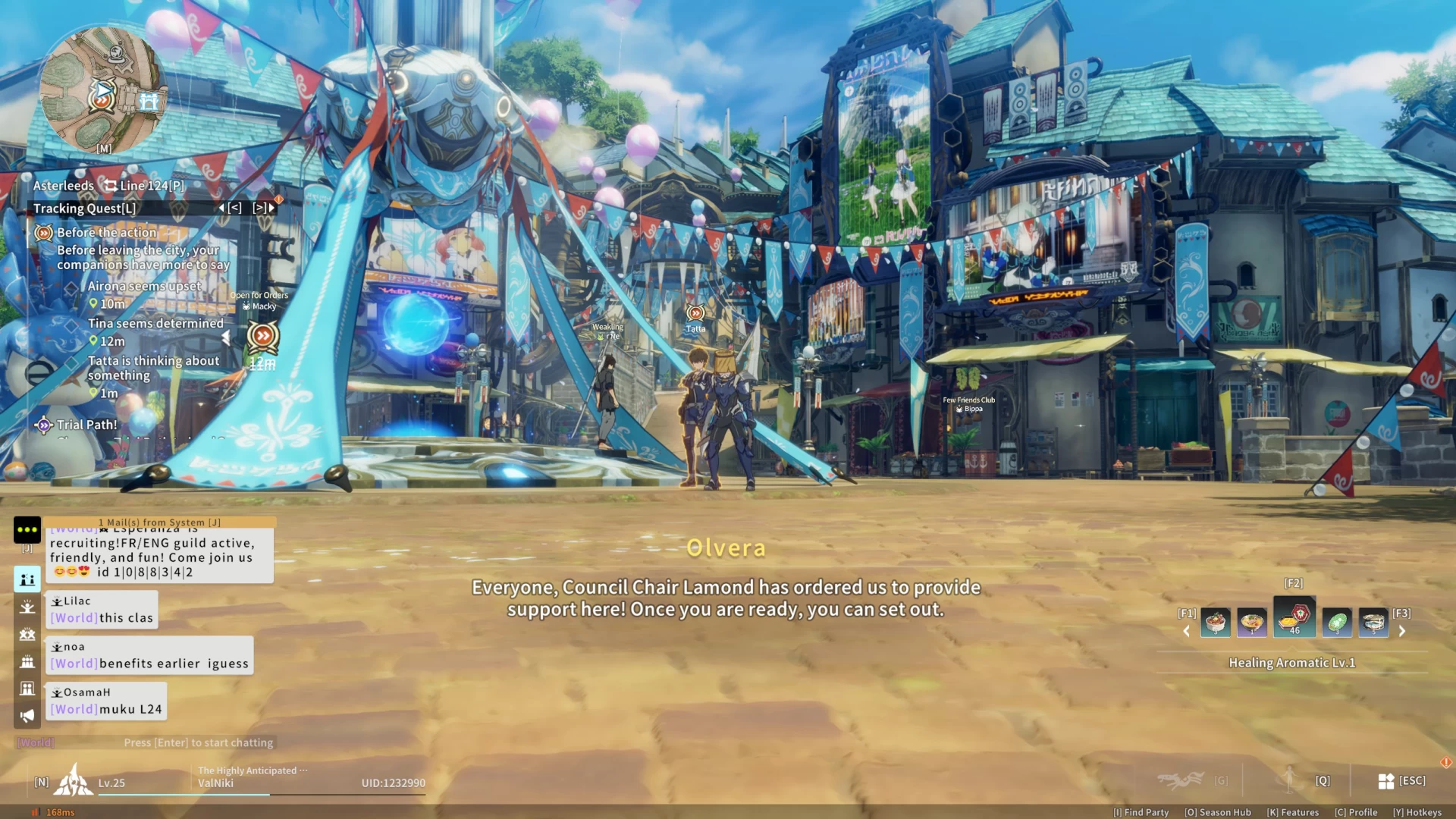Open the three-dot chat bubble icon

pos(27,529)
